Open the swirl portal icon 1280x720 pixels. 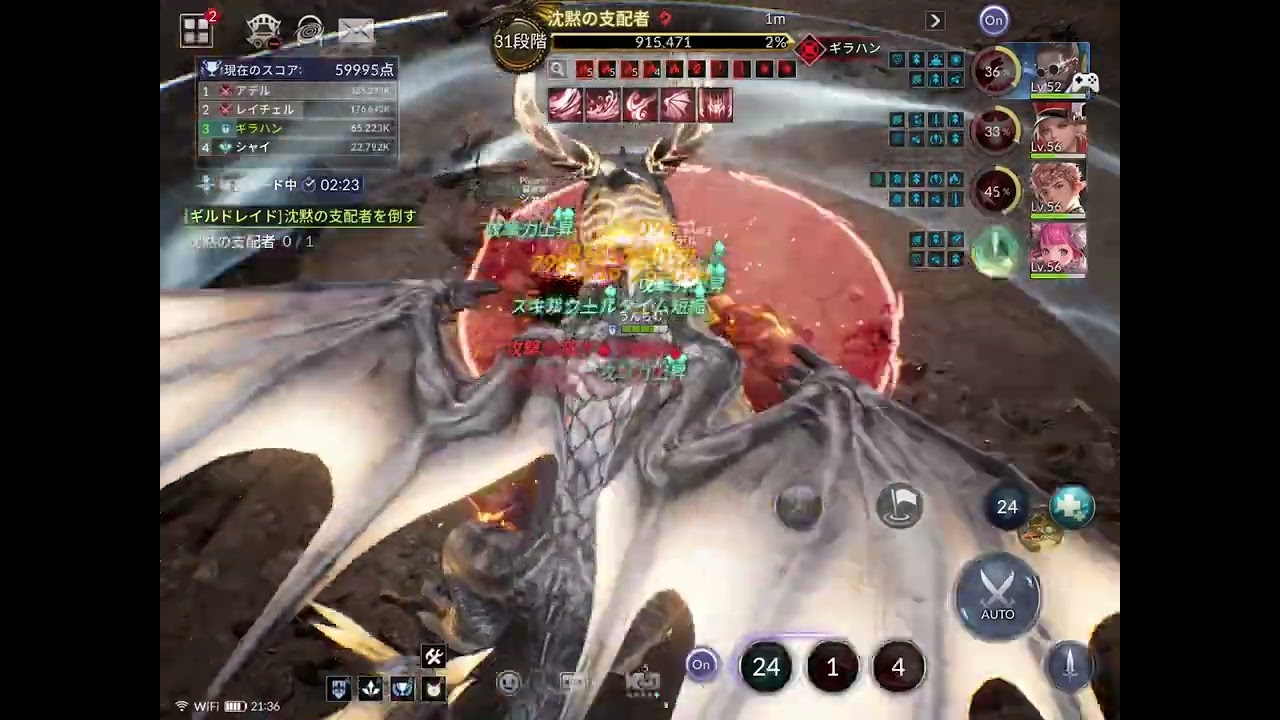click(310, 31)
